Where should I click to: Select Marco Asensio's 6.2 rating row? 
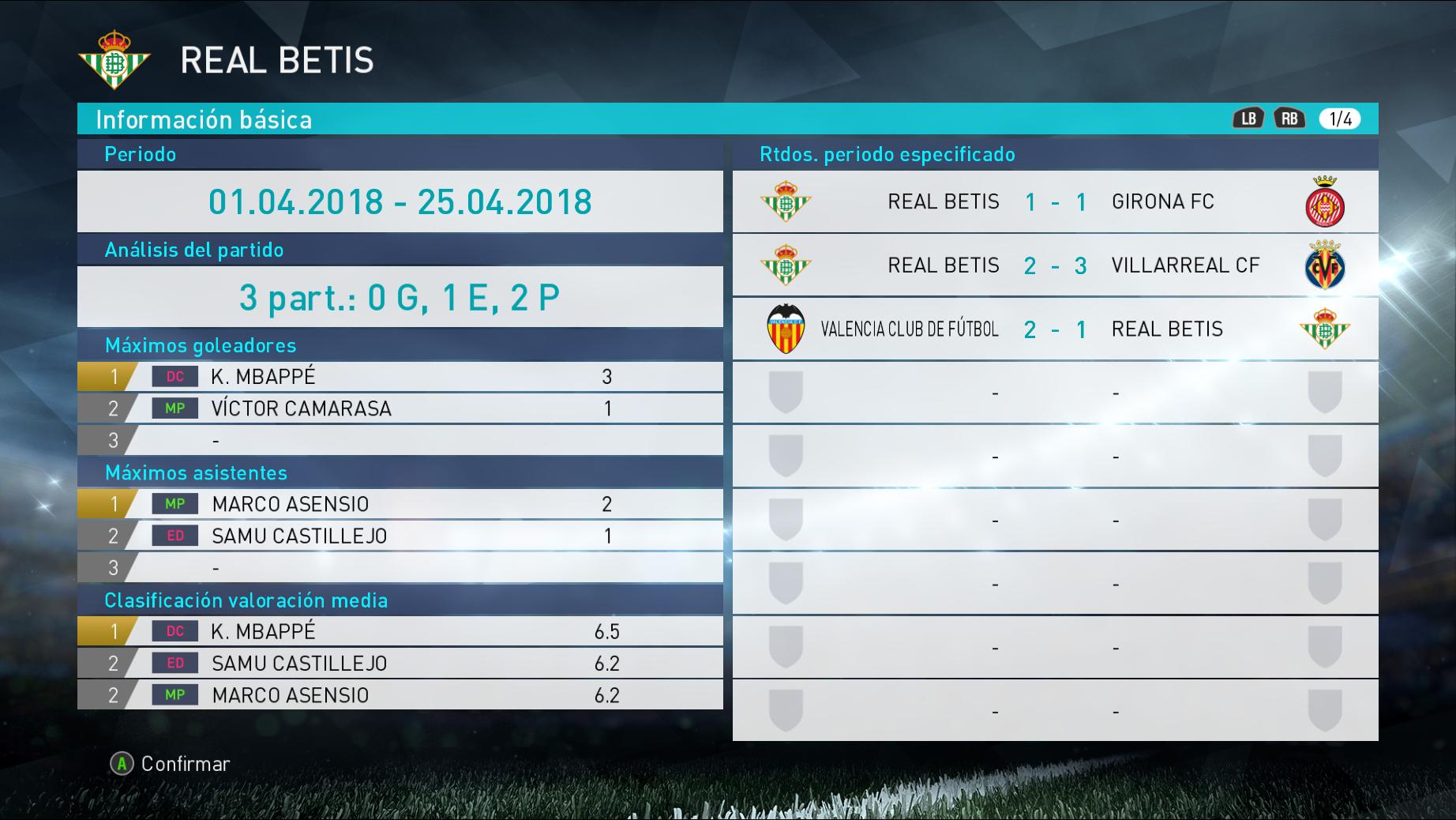point(400,695)
